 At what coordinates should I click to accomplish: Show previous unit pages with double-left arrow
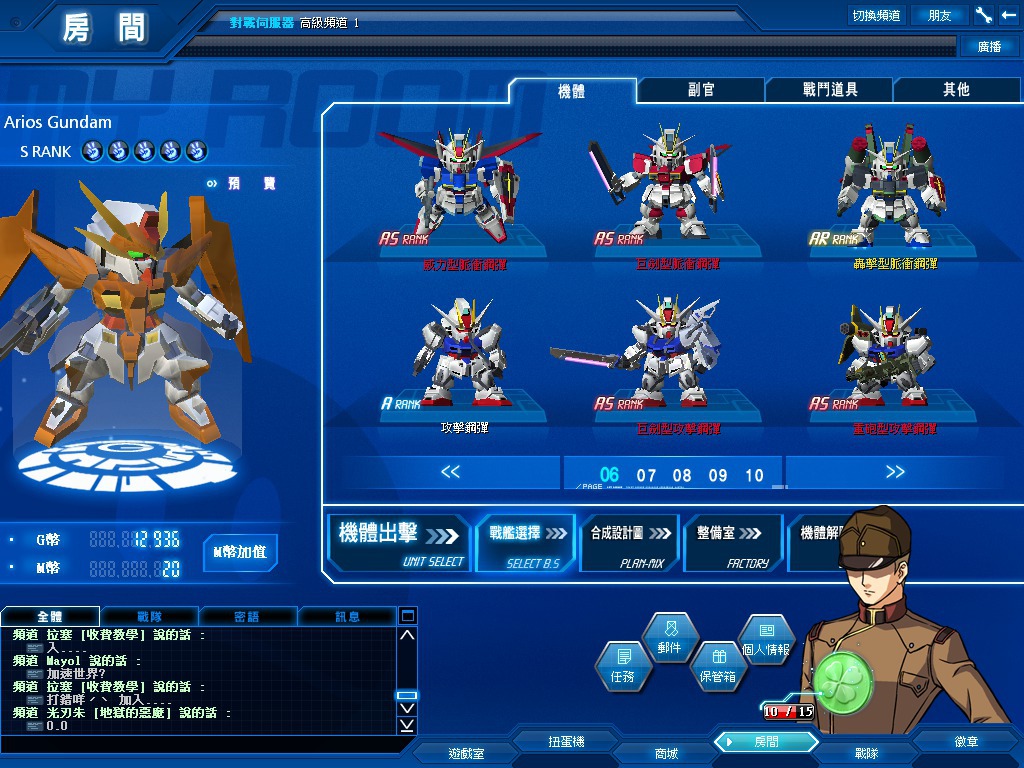tap(450, 472)
